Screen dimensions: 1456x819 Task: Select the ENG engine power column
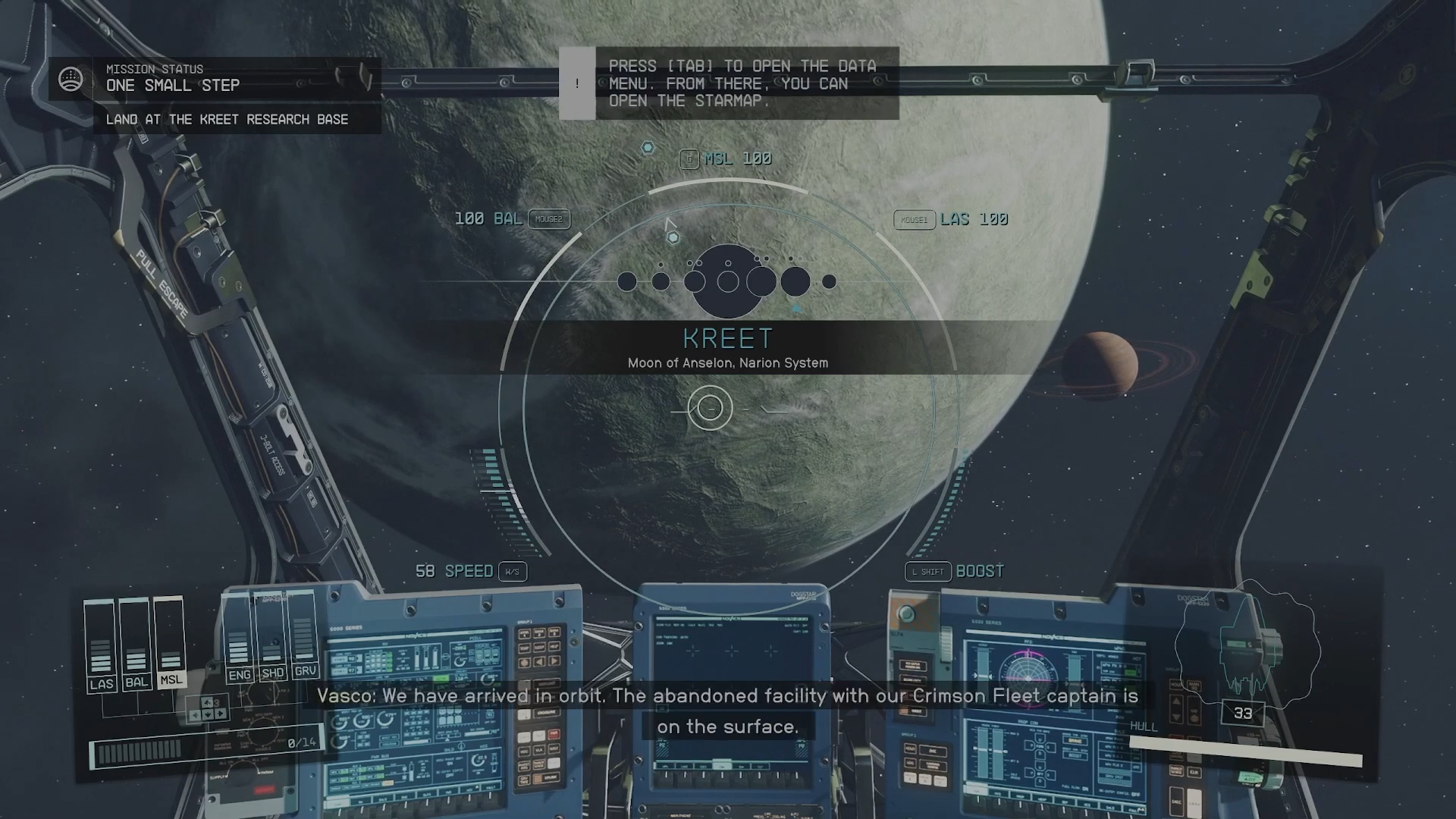tap(239, 639)
